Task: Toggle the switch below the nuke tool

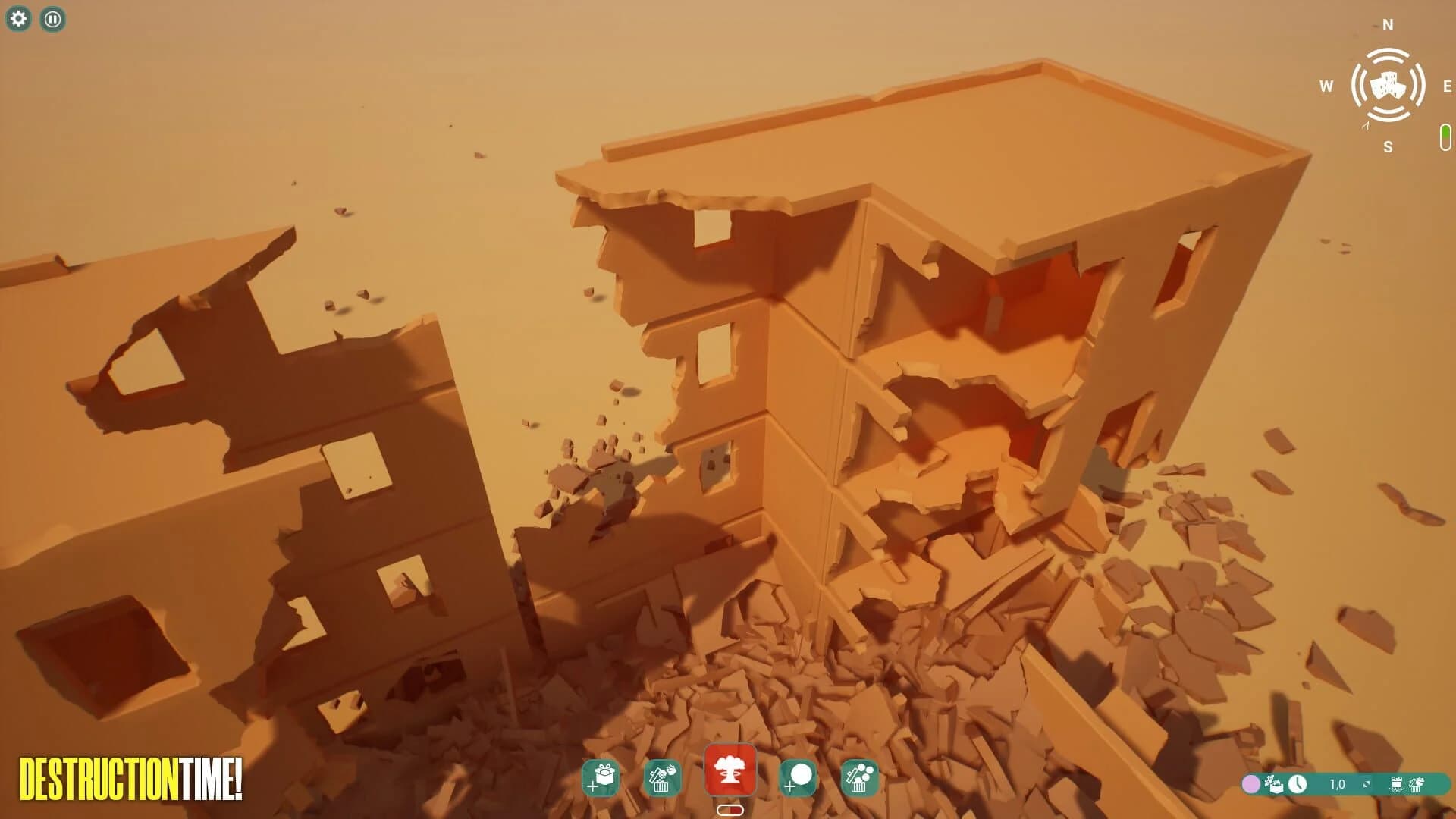Action: 730,810
